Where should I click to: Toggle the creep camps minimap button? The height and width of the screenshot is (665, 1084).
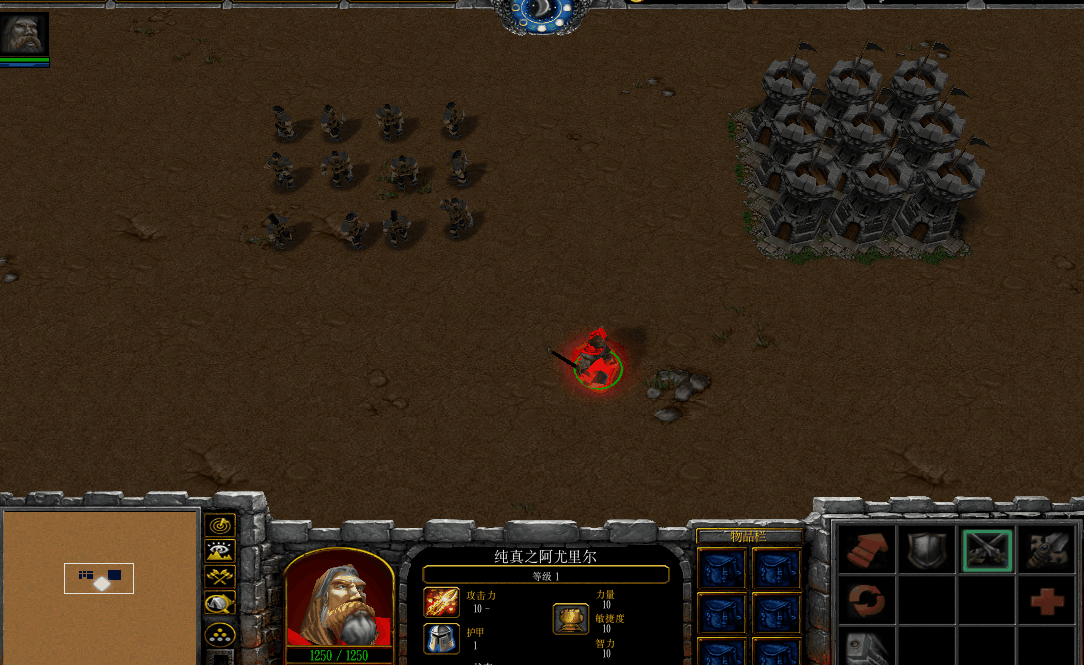(x=219, y=603)
